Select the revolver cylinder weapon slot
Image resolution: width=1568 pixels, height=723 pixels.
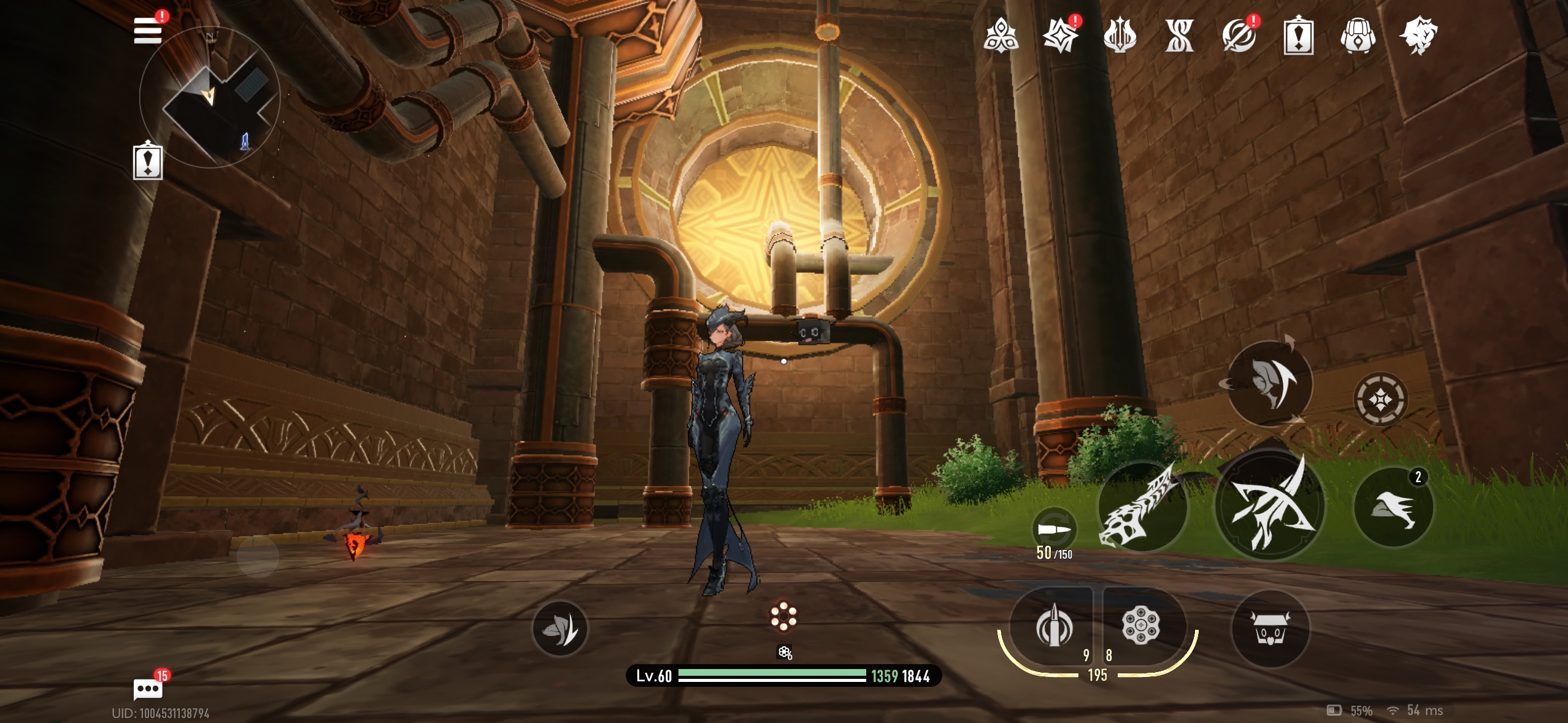click(x=1141, y=625)
